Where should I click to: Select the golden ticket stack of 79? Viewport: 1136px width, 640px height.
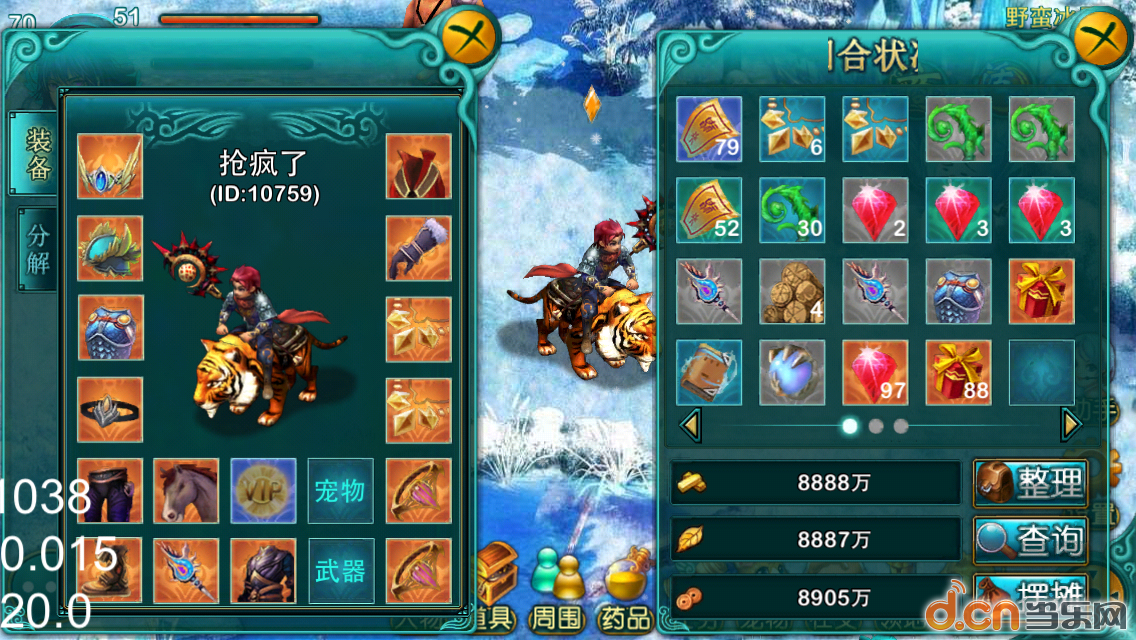pos(709,129)
